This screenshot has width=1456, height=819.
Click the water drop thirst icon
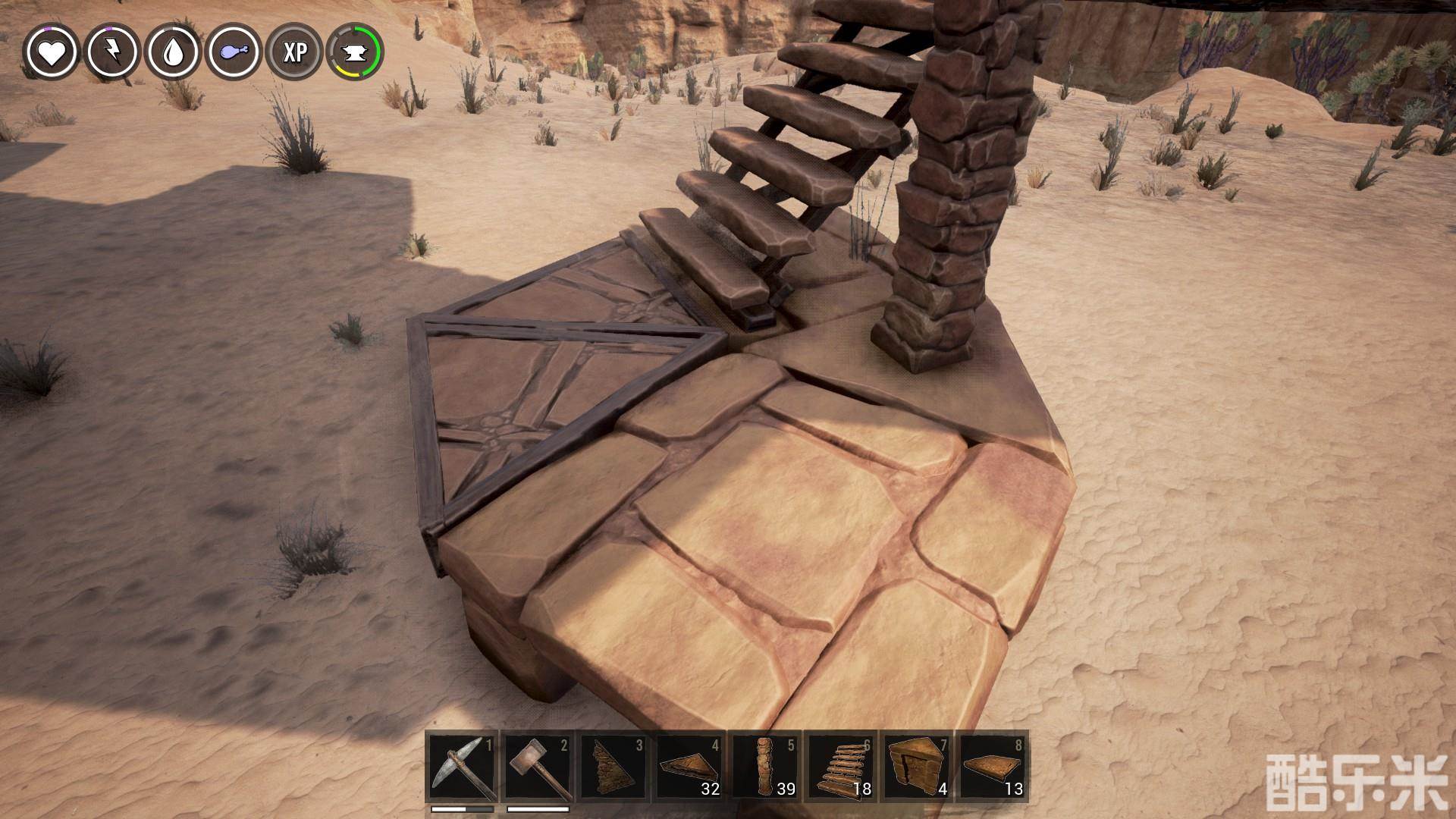(x=173, y=52)
